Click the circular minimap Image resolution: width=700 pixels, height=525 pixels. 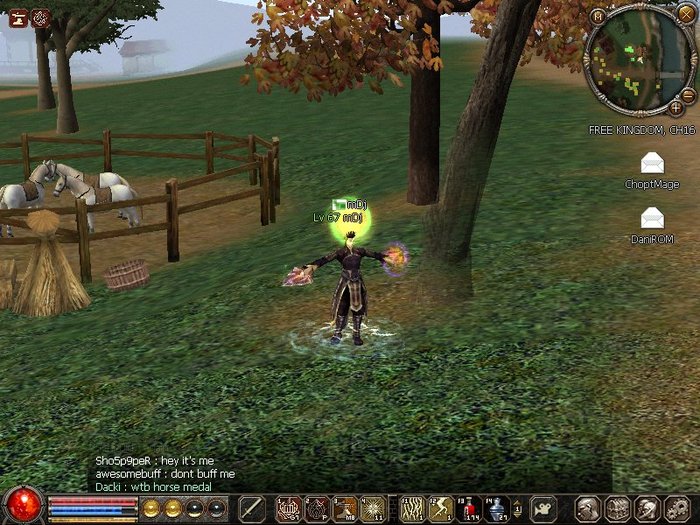coord(636,60)
